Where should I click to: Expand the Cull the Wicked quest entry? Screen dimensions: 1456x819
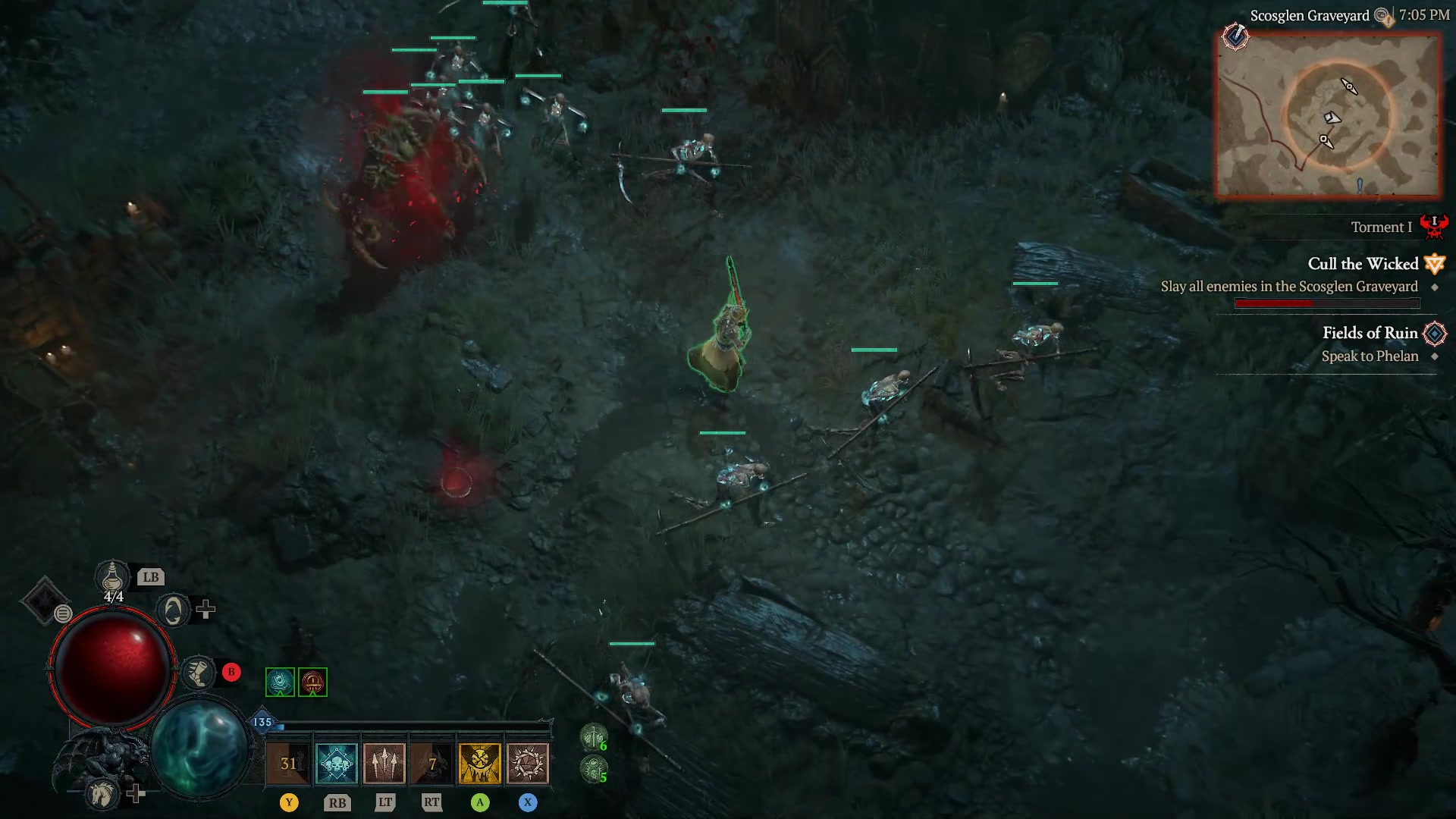(1363, 264)
